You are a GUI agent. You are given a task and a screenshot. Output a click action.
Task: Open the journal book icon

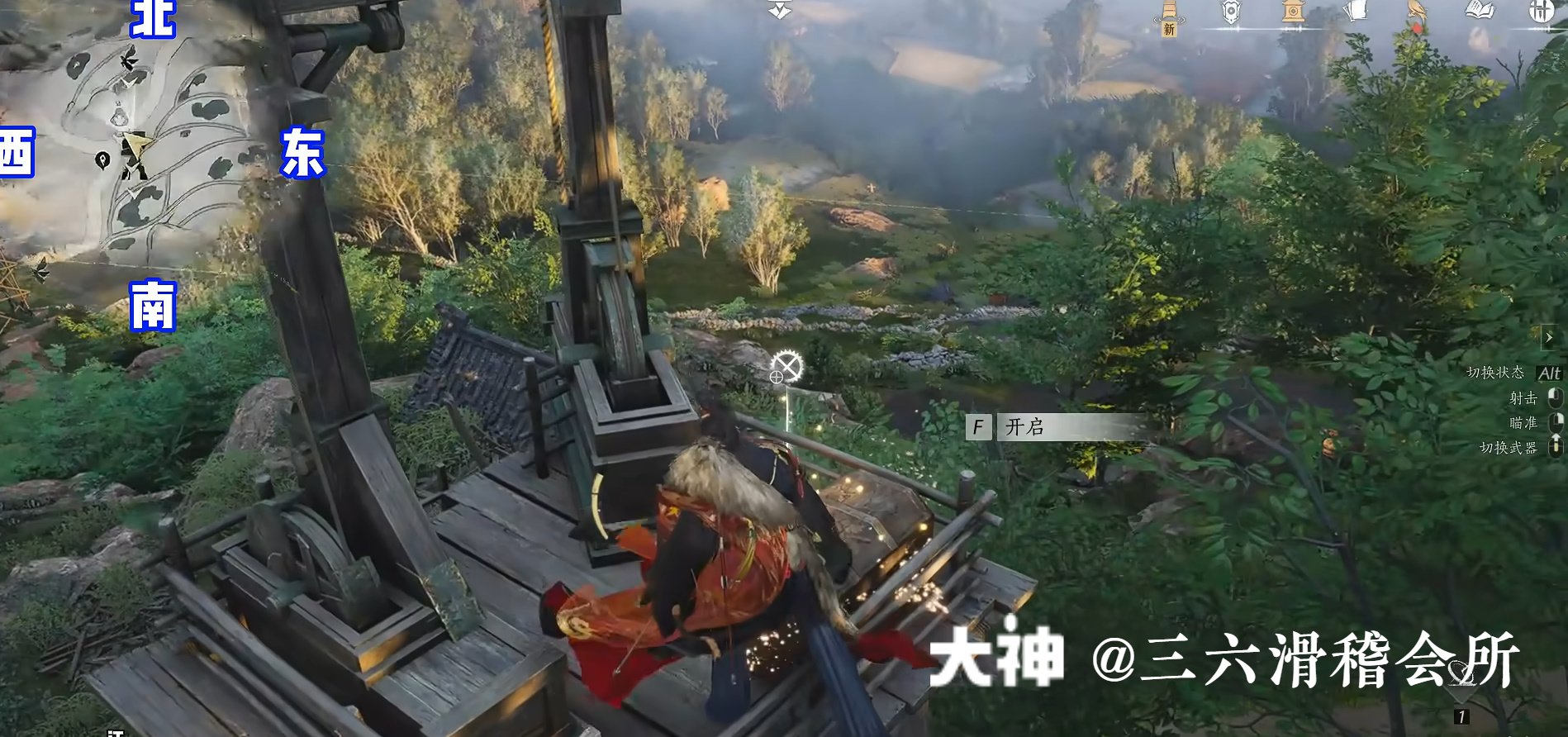click(x=1479, y=10)
